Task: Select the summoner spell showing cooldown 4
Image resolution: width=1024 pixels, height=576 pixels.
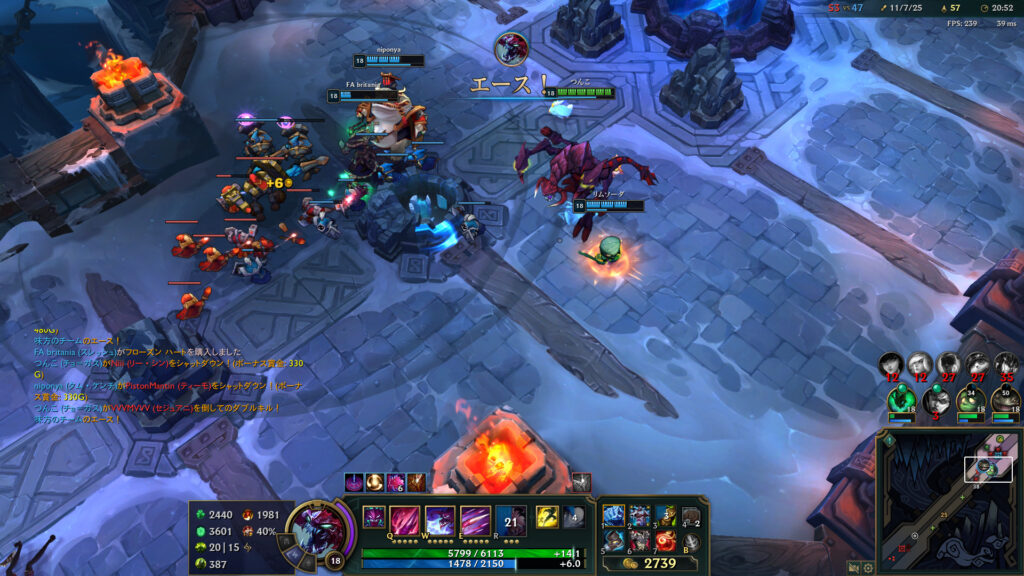Action: coord(572,516)
